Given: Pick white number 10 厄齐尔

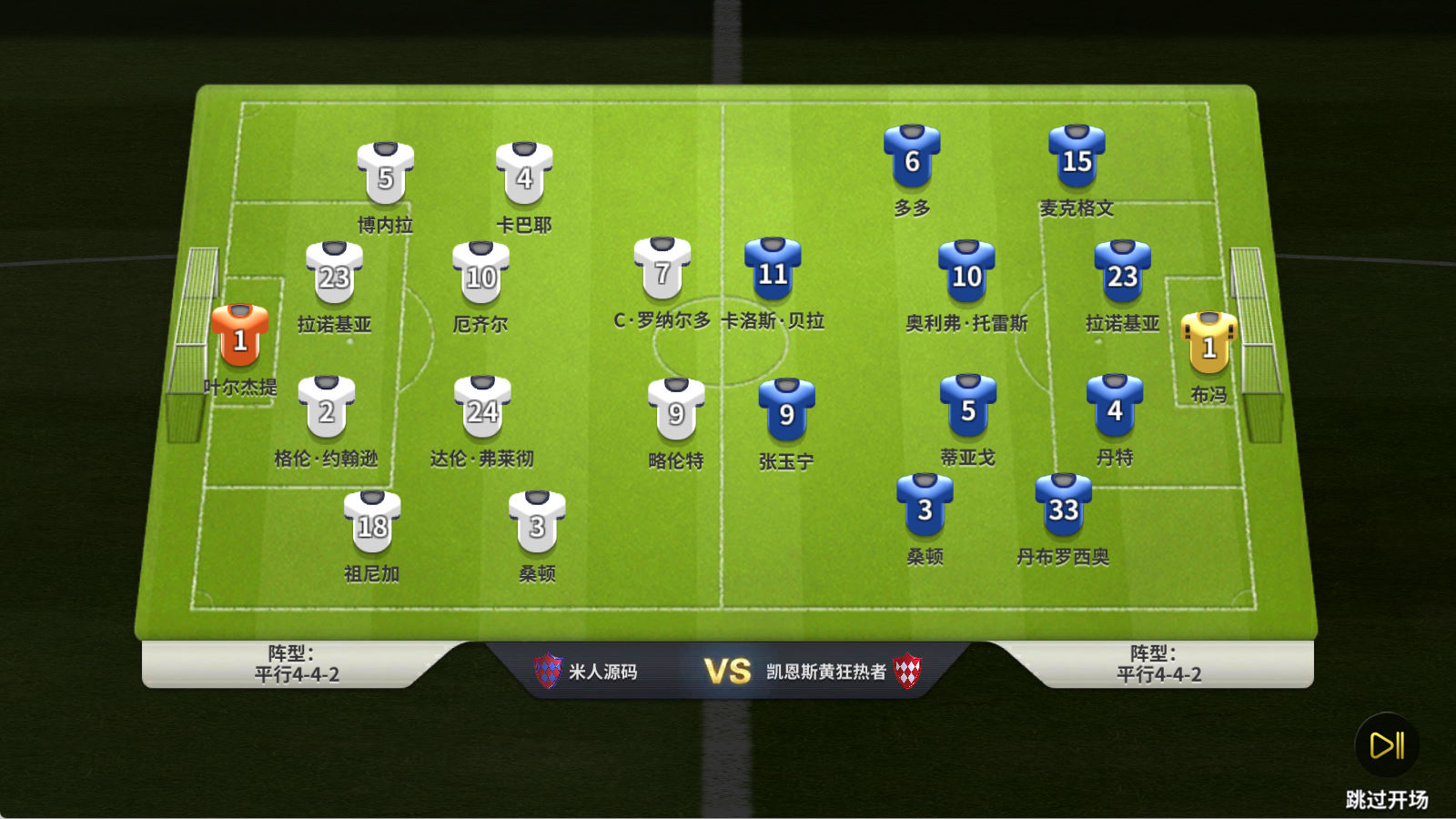Looking at the screenshot, I should point(480,272).
